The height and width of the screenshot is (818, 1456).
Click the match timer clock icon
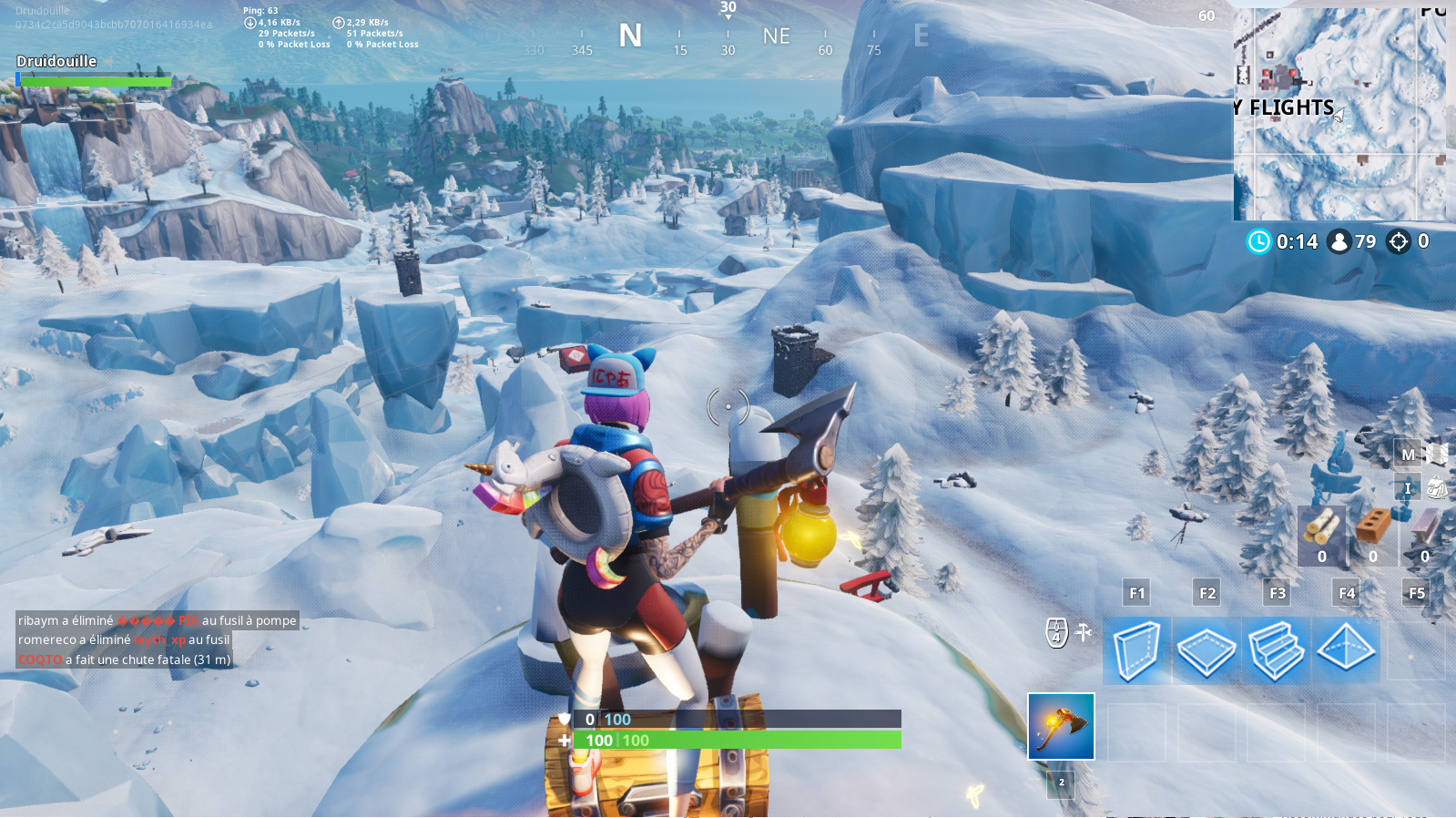tap(1257, 242)
